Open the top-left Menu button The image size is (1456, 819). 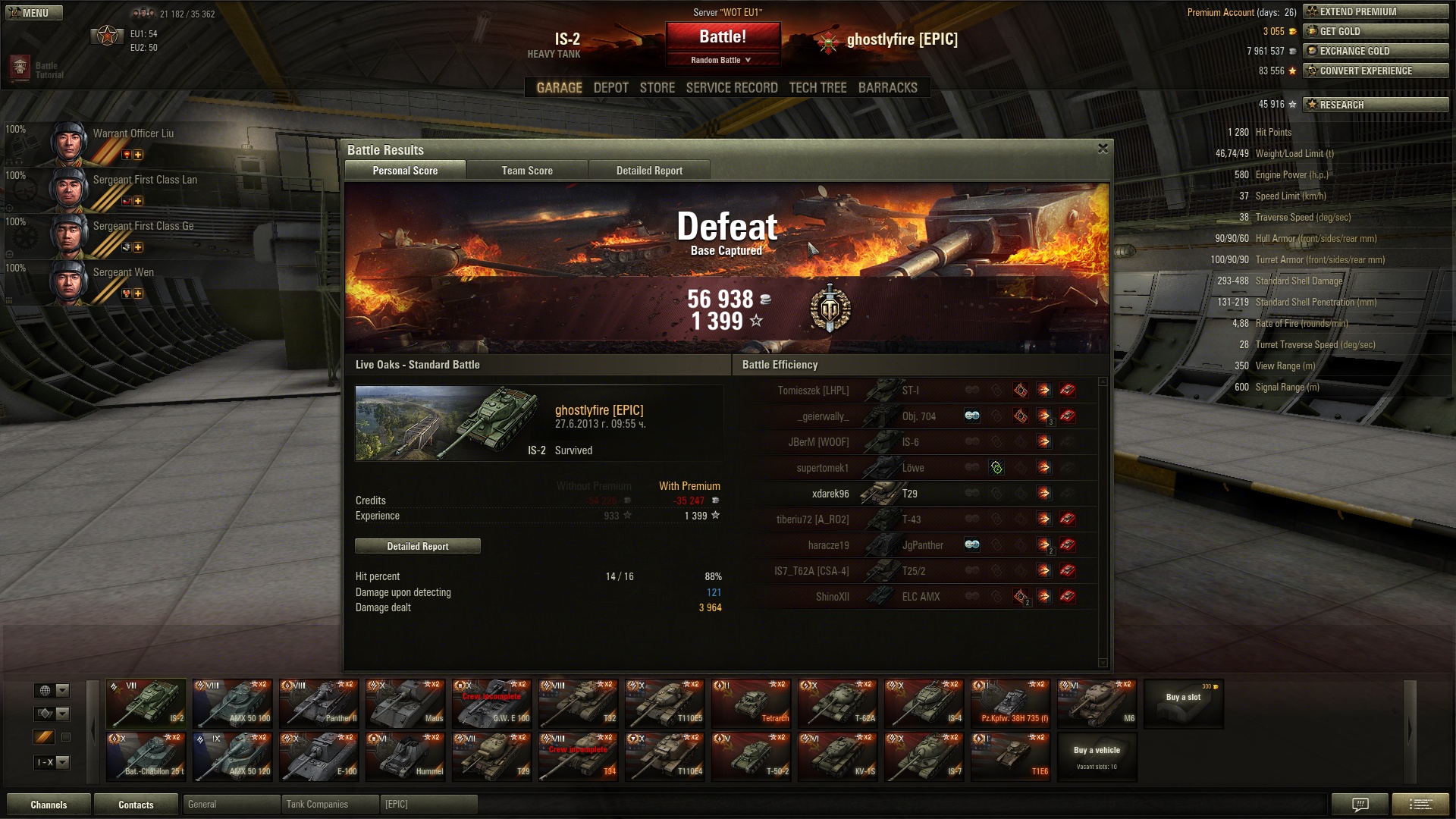(34, 13)
